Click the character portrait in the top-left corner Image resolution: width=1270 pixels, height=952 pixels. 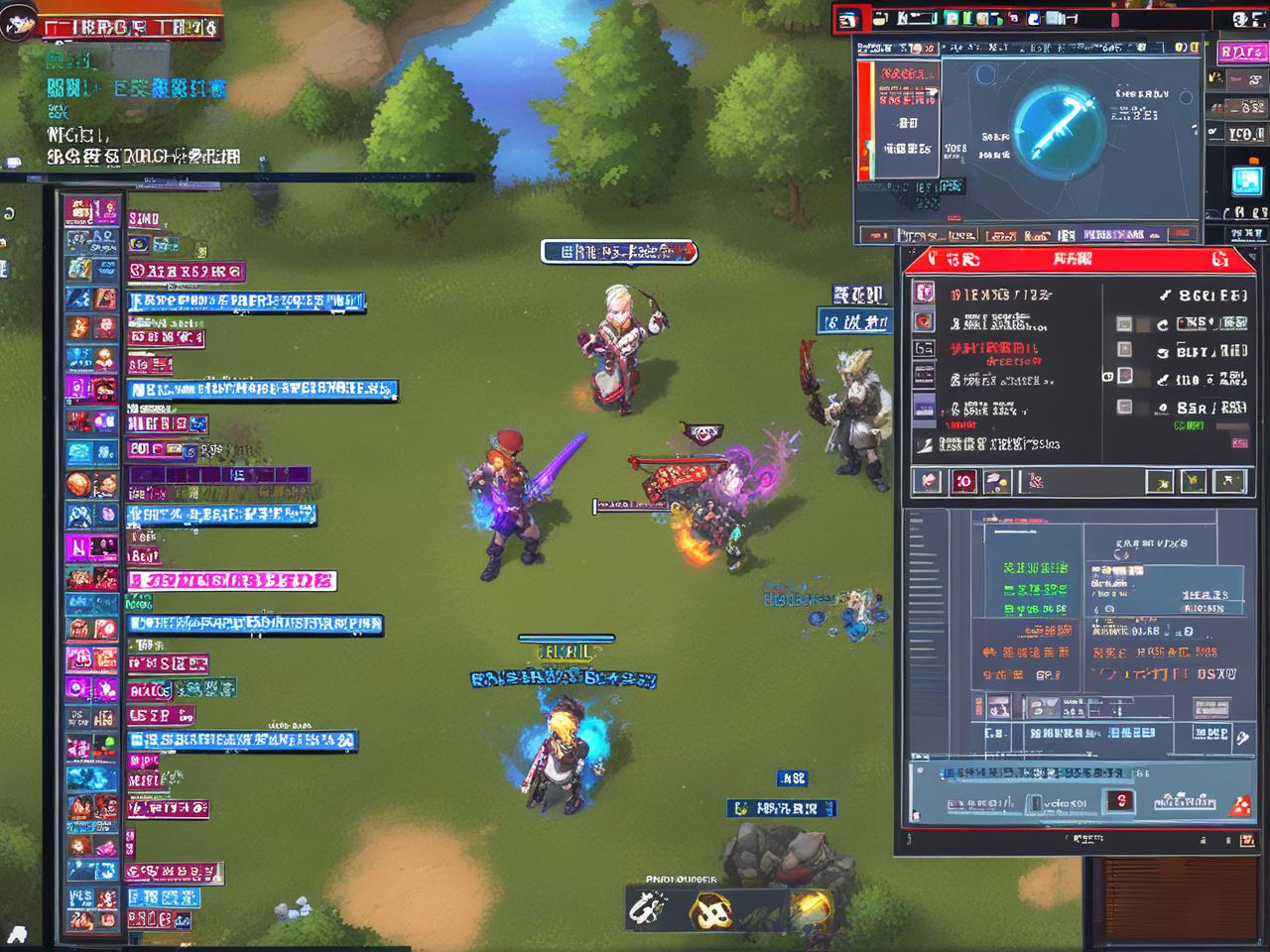click(x=18, y=22)
